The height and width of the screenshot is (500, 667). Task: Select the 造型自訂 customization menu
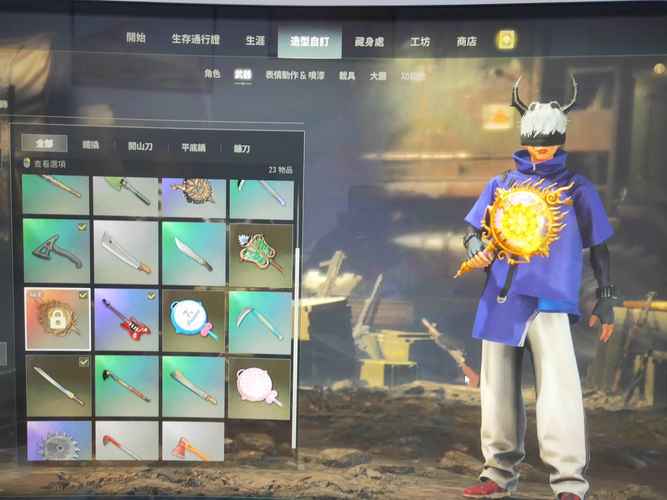click(x=309, y=41)
